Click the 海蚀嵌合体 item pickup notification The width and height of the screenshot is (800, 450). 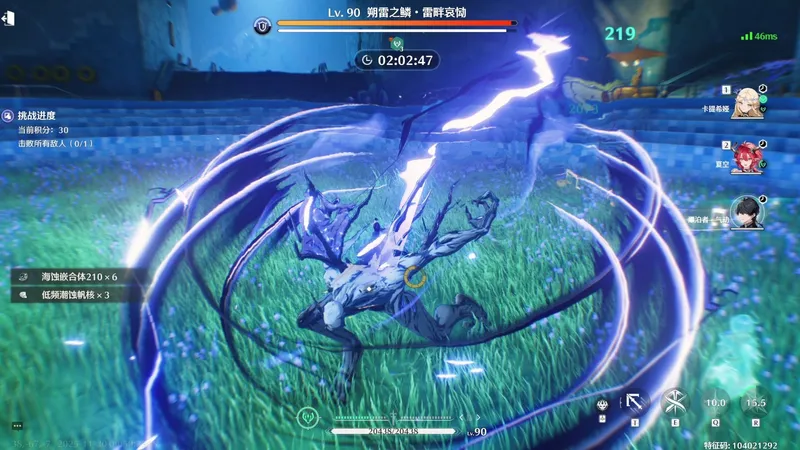tap(73, 276)
